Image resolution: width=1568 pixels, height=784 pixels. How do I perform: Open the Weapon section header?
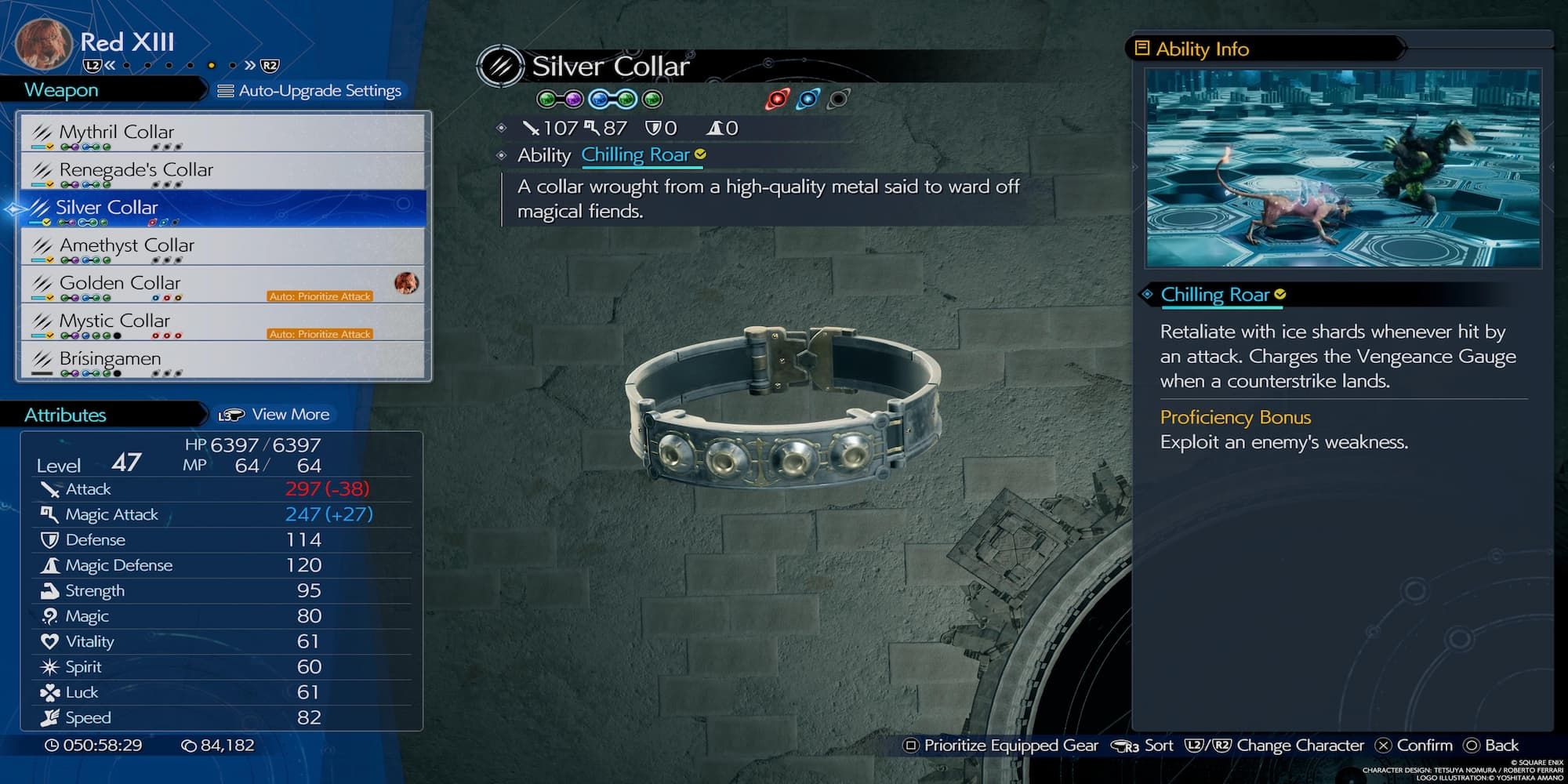(x=62, y=90)
